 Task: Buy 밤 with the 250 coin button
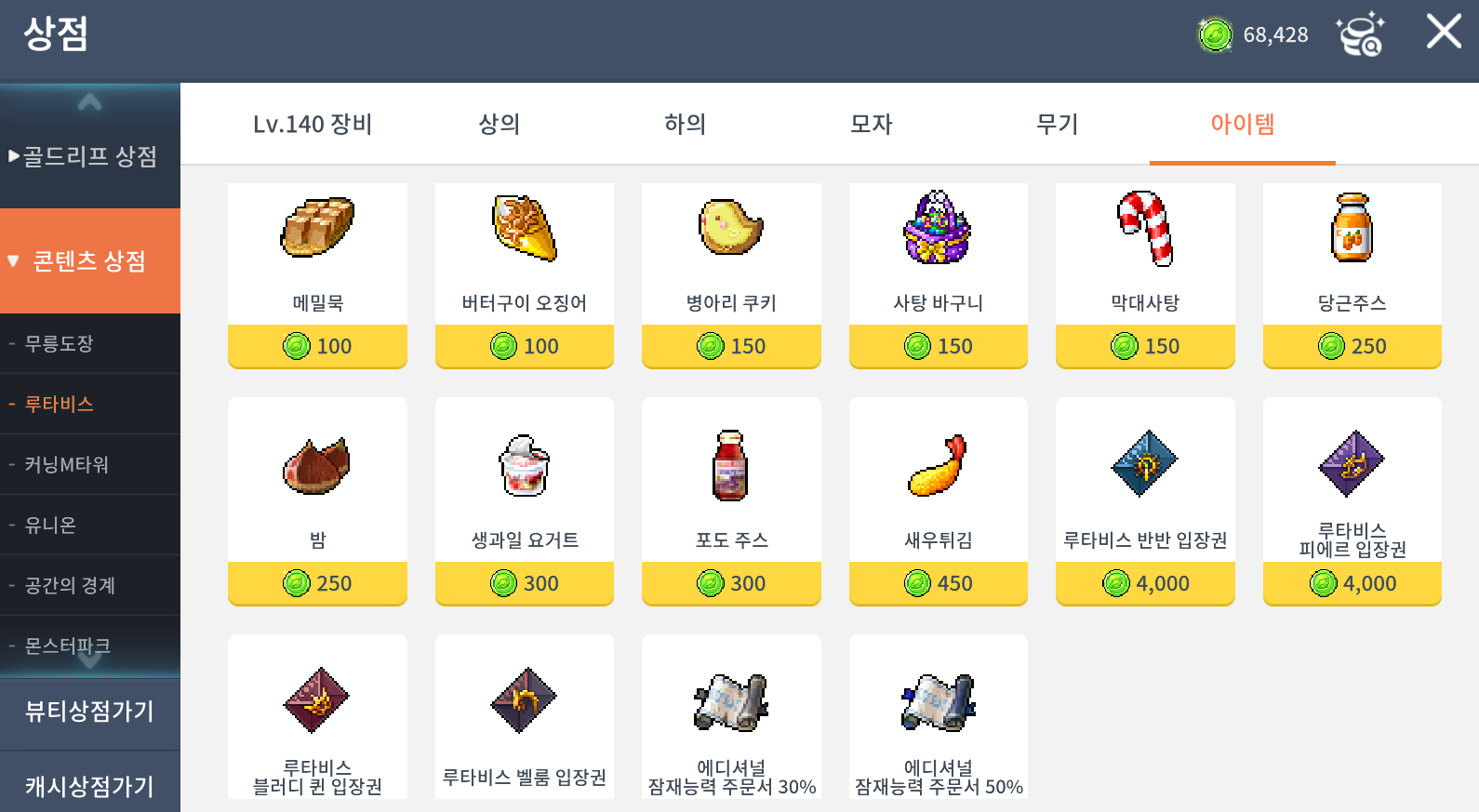[316, 583]
